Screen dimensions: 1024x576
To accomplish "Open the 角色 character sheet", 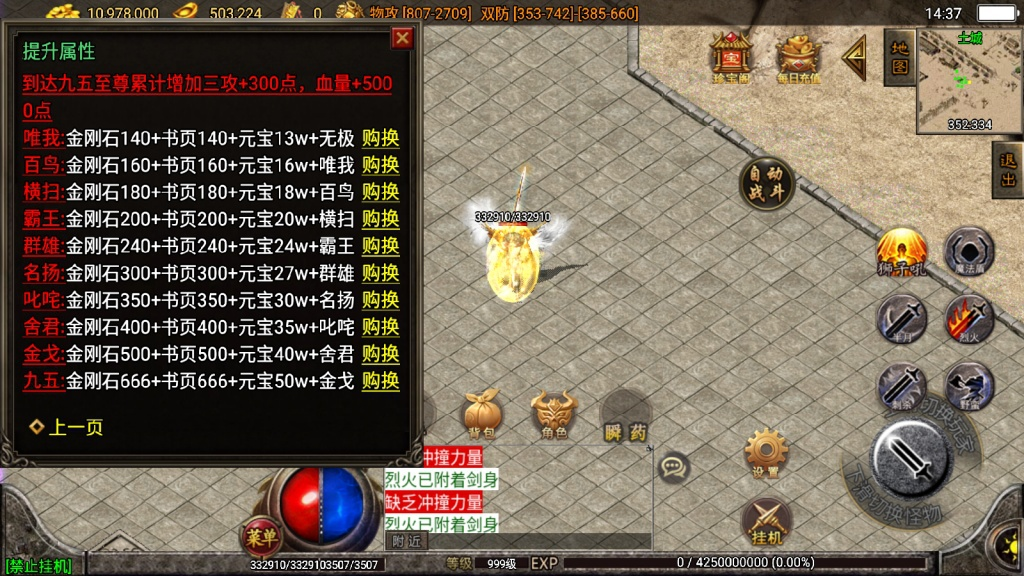I will (554, 415).
